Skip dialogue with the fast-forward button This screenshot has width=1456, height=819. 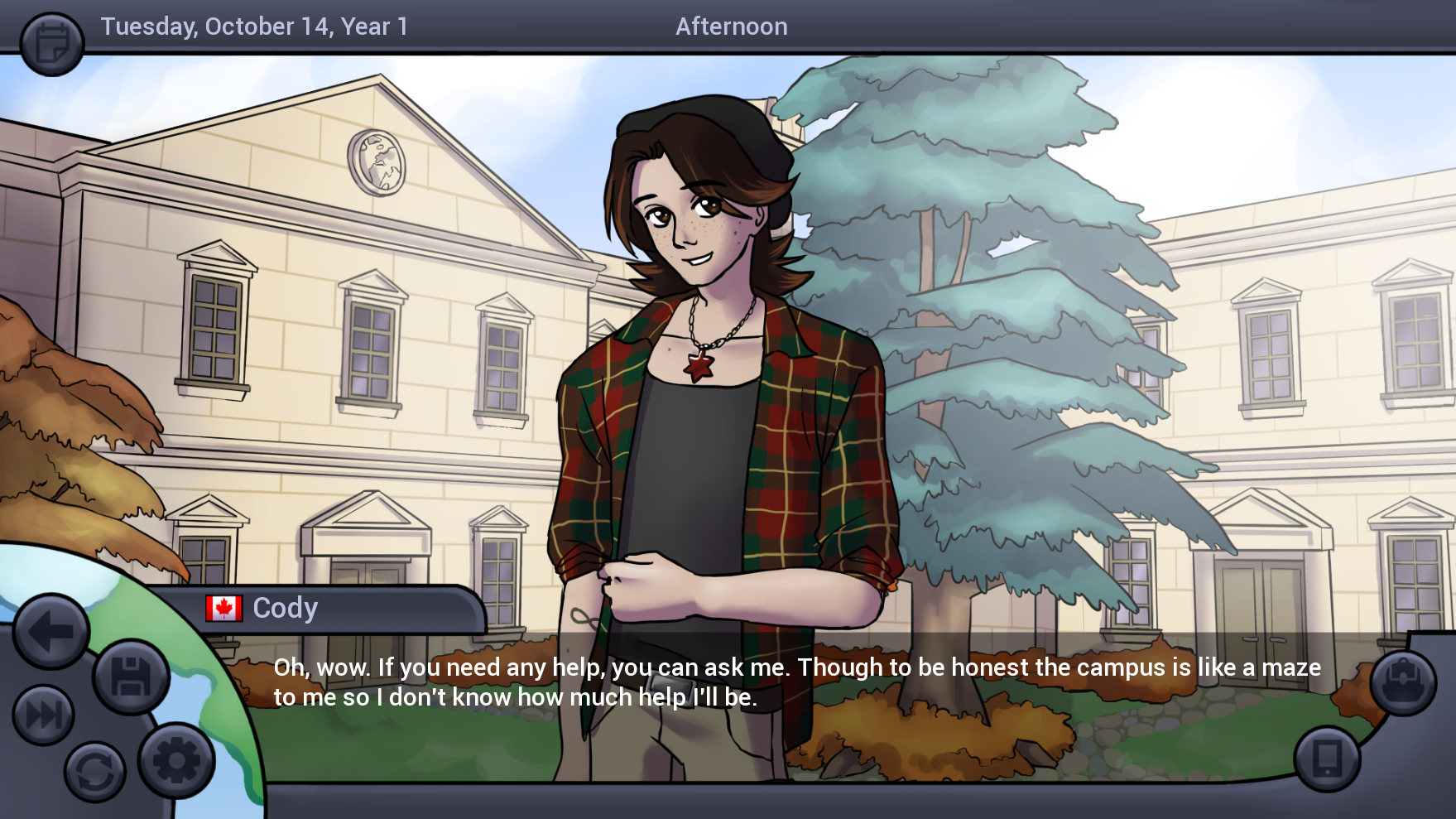click(44, 715)
